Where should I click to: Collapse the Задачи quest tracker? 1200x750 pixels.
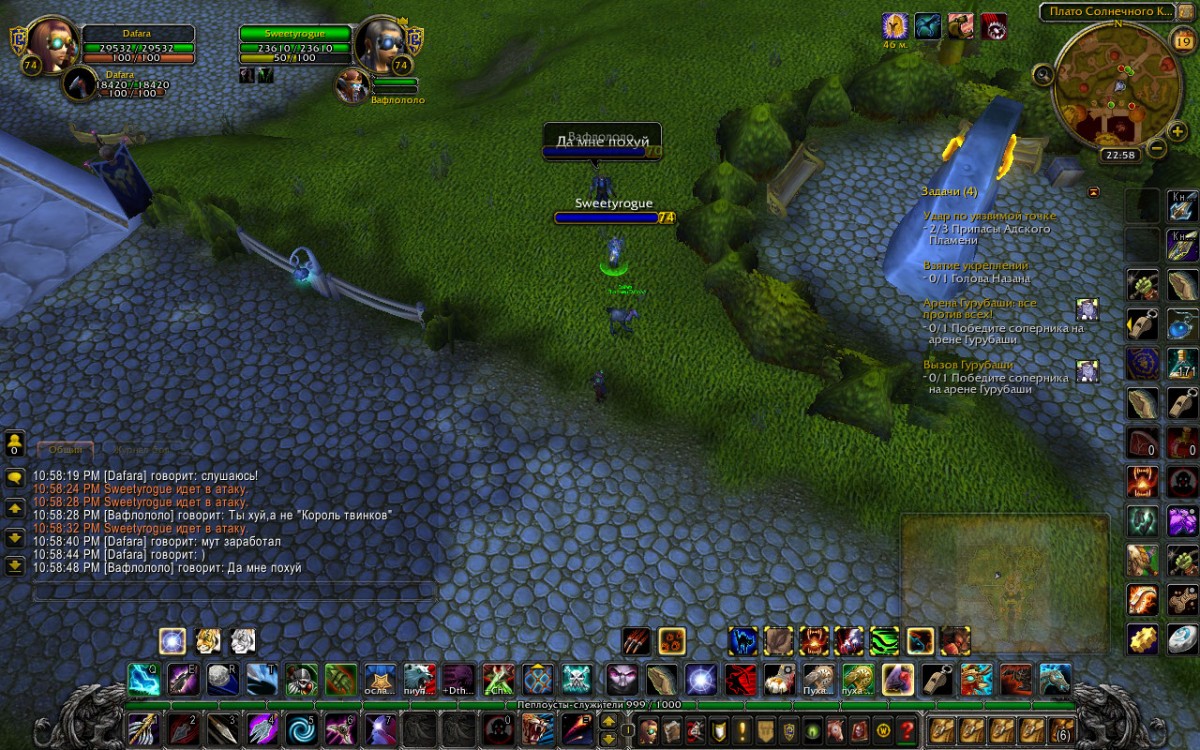[1093, 191]
